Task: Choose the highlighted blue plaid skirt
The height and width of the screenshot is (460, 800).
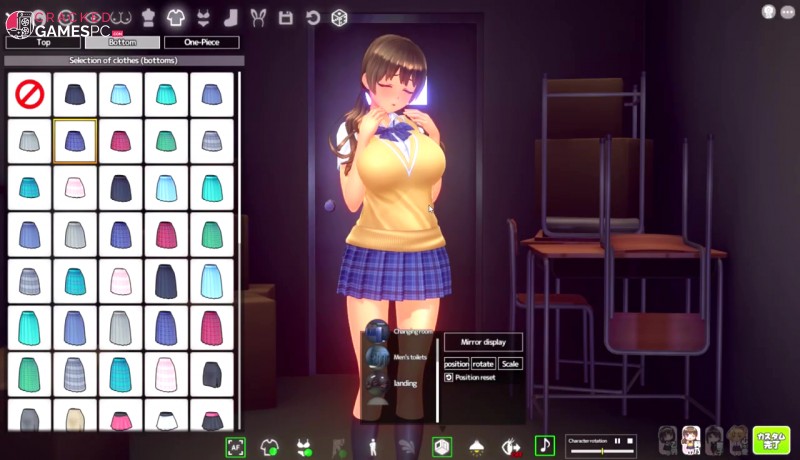Action: click(75, 141)
